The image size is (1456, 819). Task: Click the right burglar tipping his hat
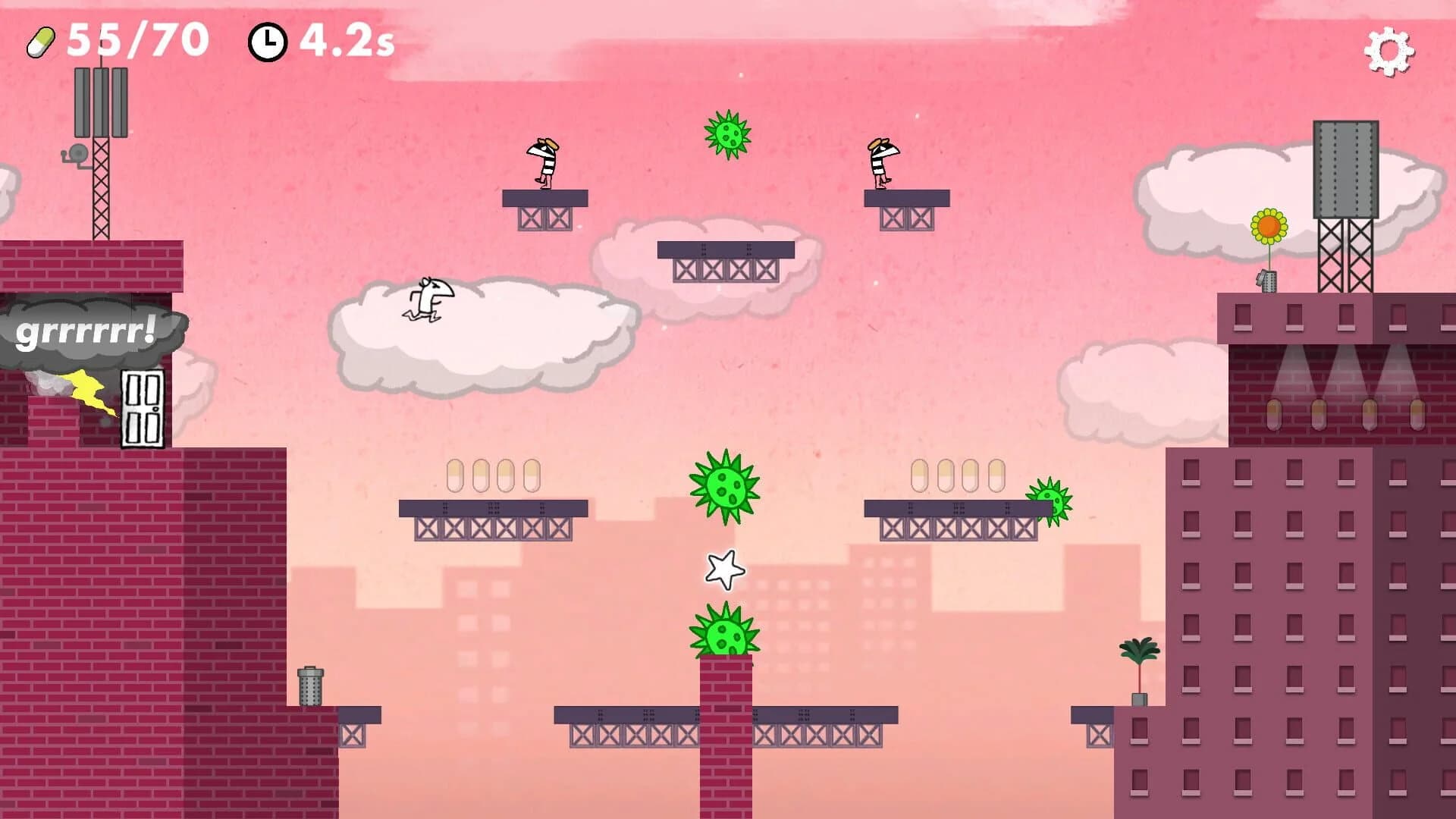coord(882,162)
